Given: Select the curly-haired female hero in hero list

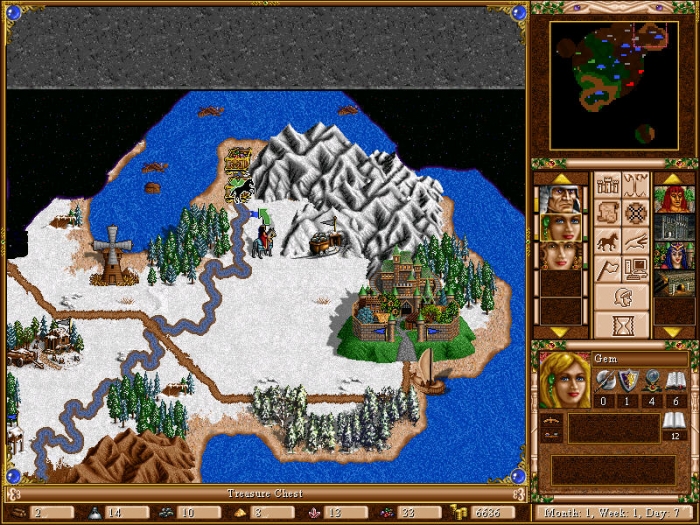Looking at the screenshot, I should [560, 255].
